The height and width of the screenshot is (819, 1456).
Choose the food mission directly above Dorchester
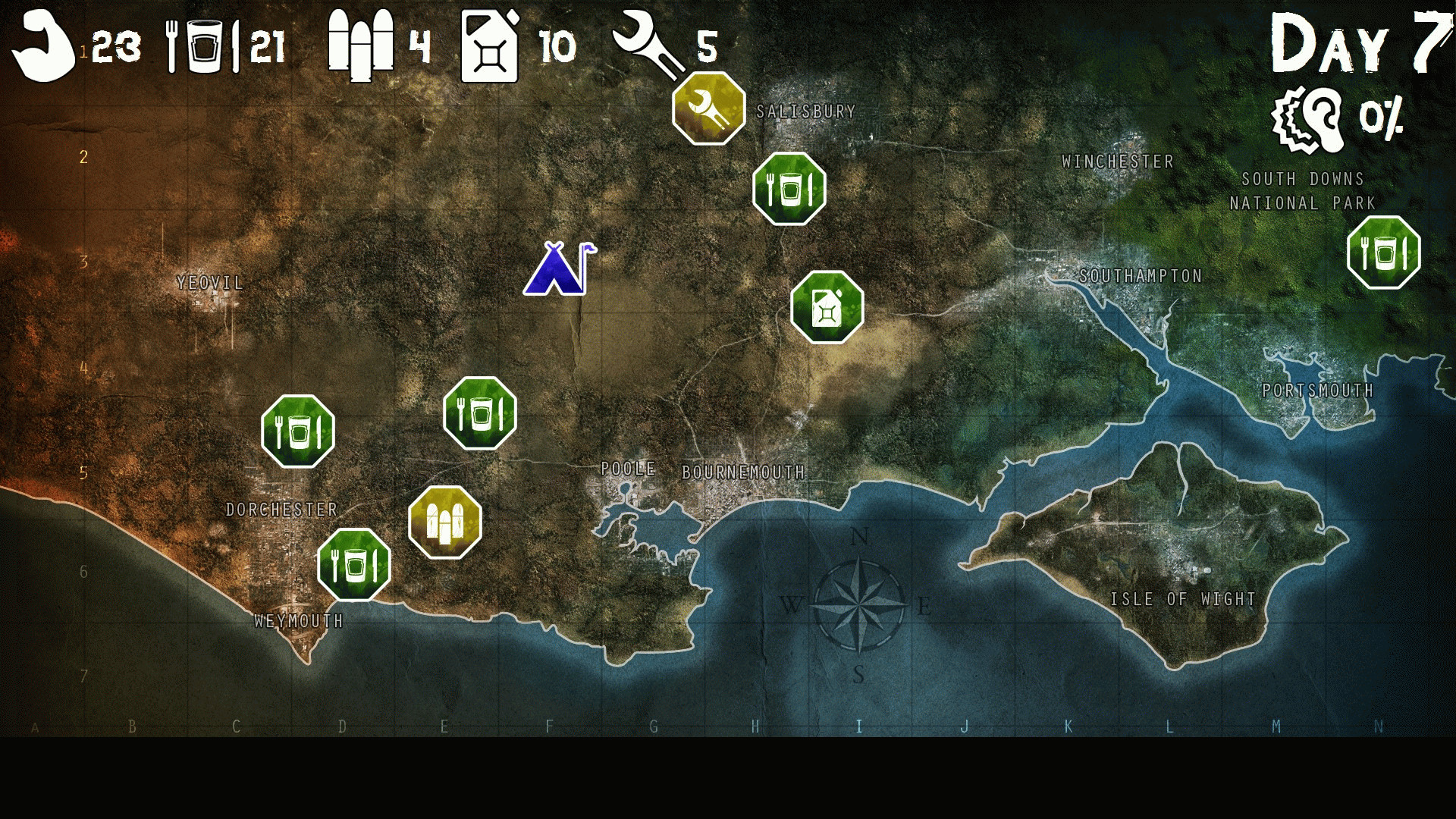pyautogui.click(x=298, y=431)
